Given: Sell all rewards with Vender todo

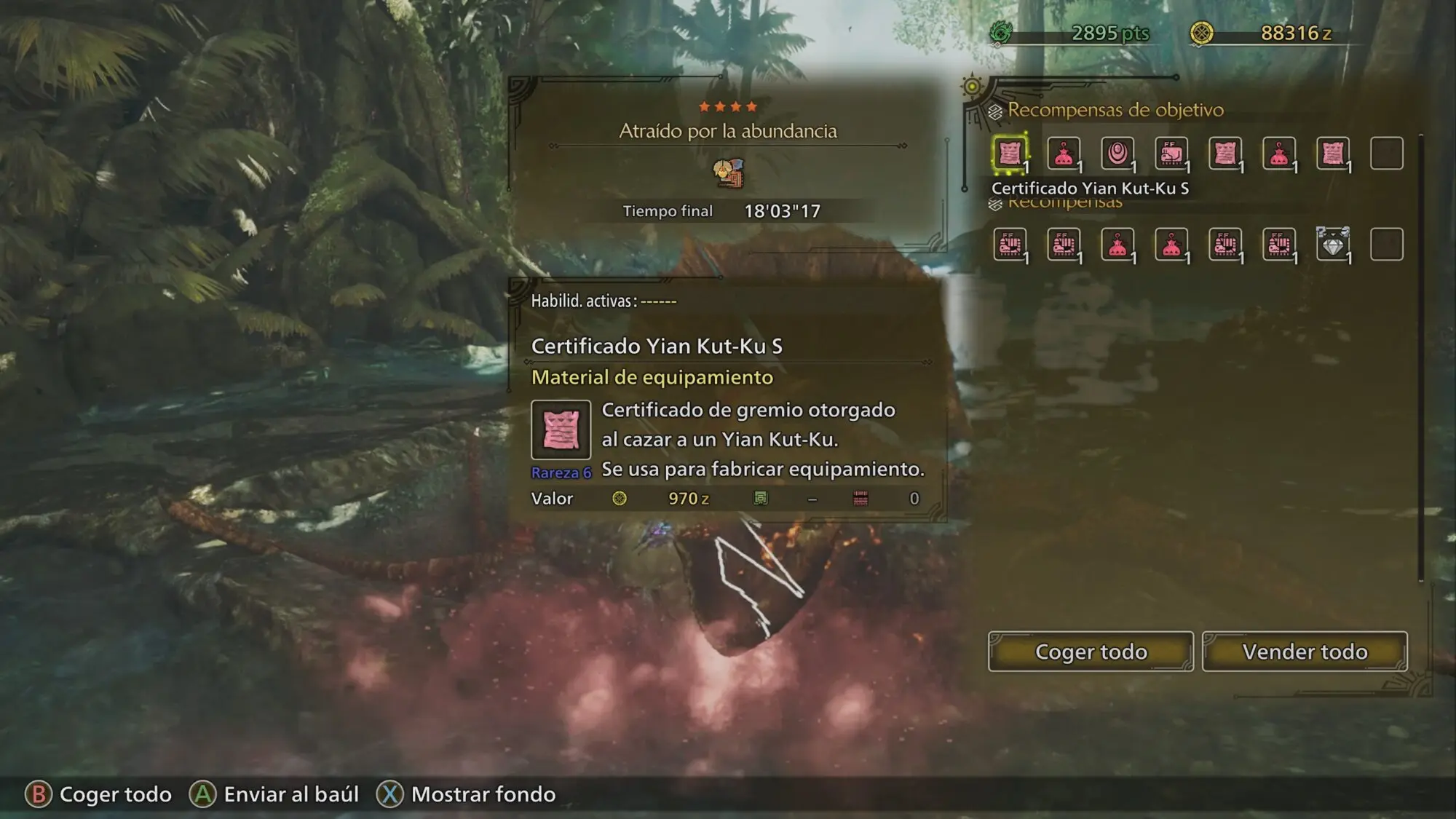Looking at the screenshot, I should click(x=1304, y=652).
